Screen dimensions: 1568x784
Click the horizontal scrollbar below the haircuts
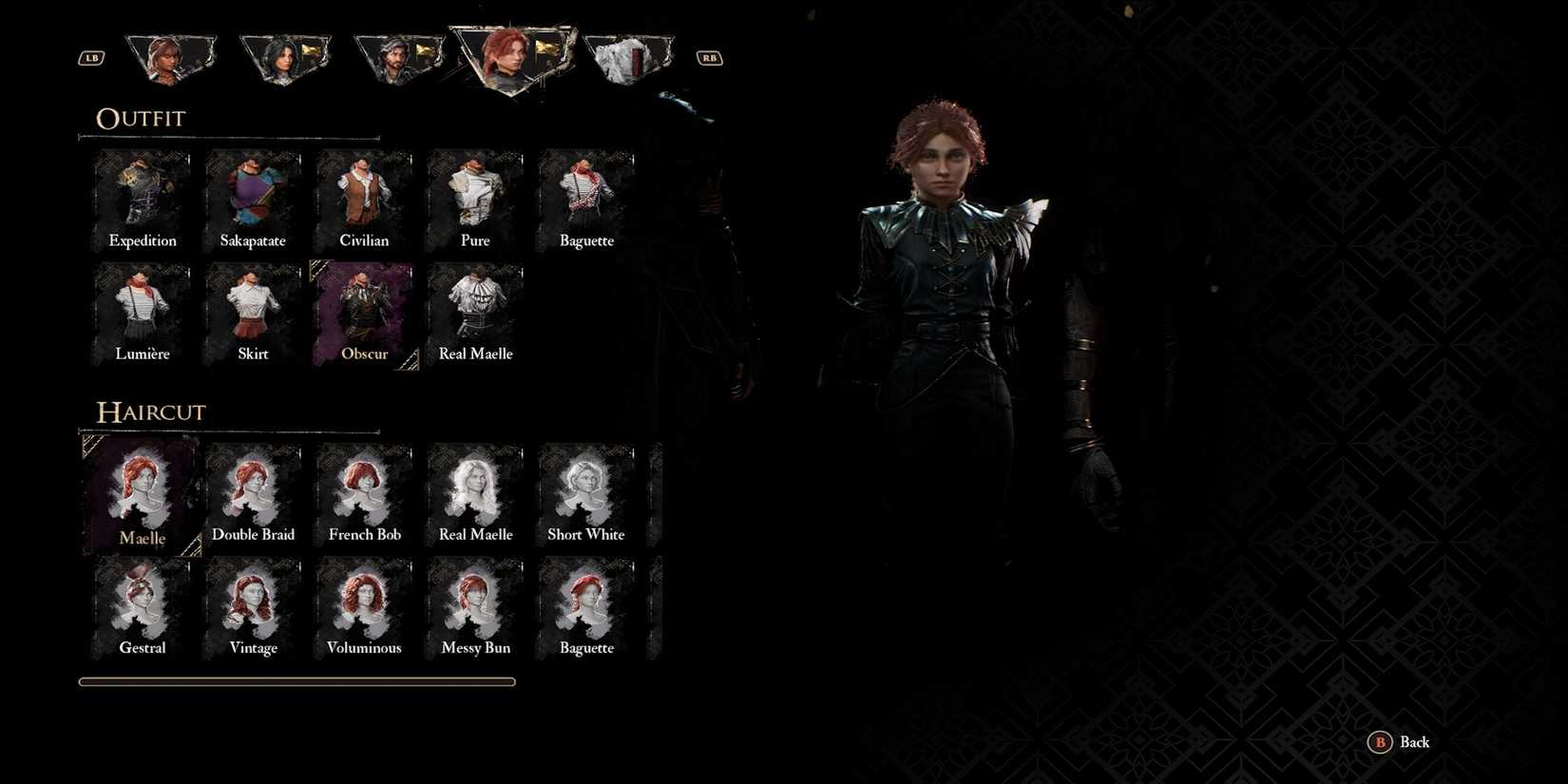click(296, 681)
